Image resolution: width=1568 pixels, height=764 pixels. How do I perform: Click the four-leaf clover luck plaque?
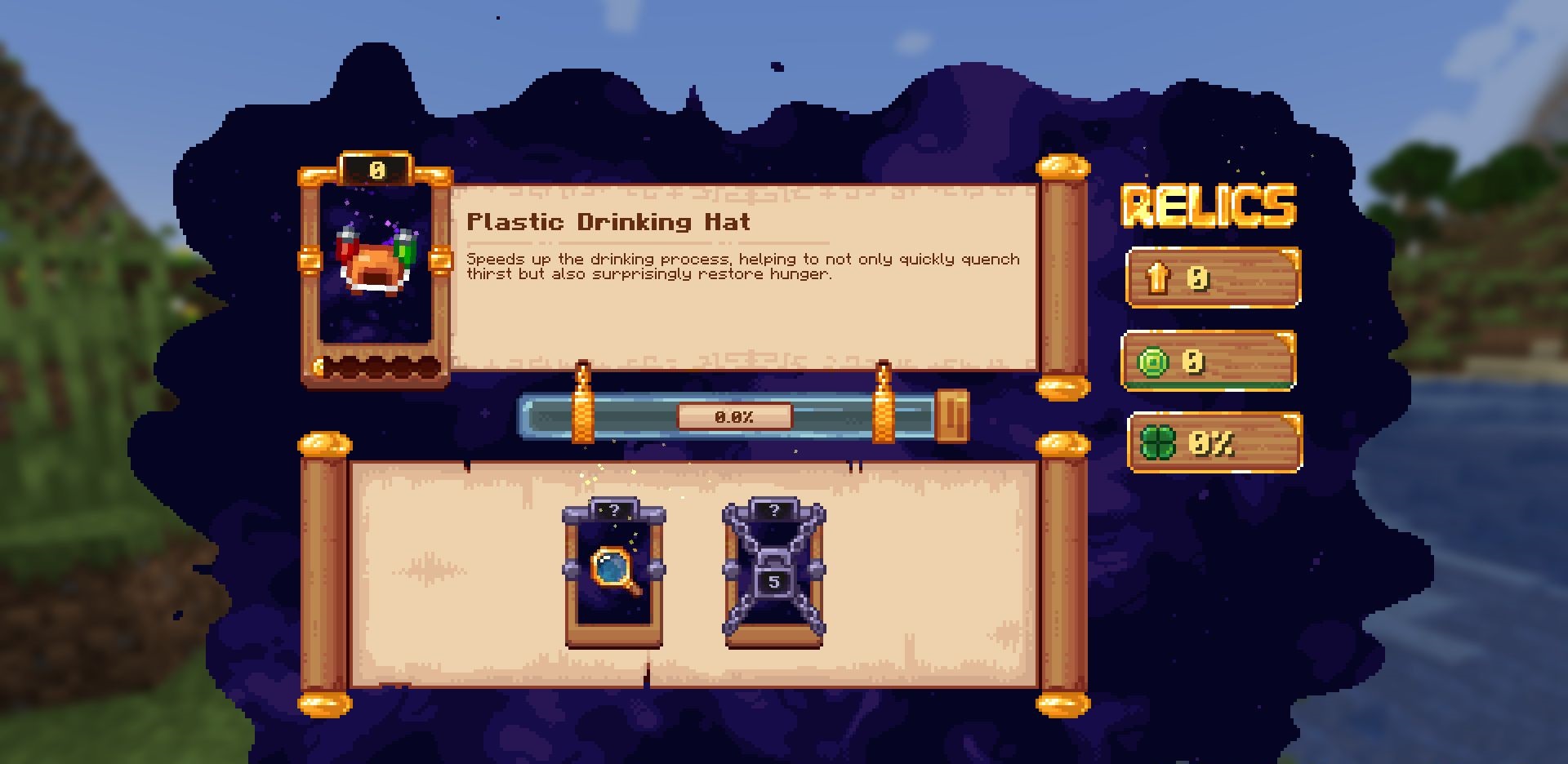pyautogui.click(x=1214, y=443)
